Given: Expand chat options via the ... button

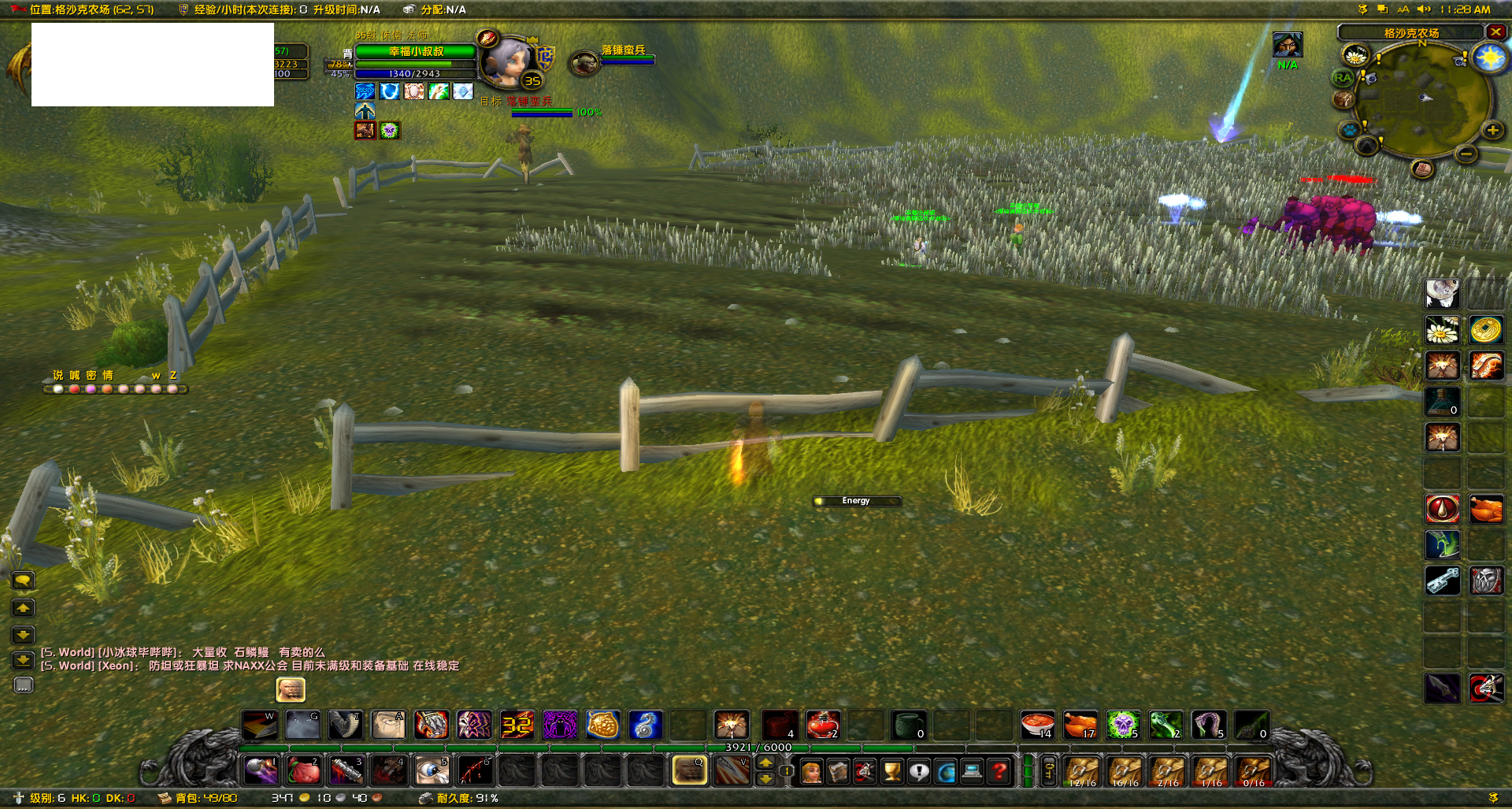Looking at the screenshot, I should [24, 685].
